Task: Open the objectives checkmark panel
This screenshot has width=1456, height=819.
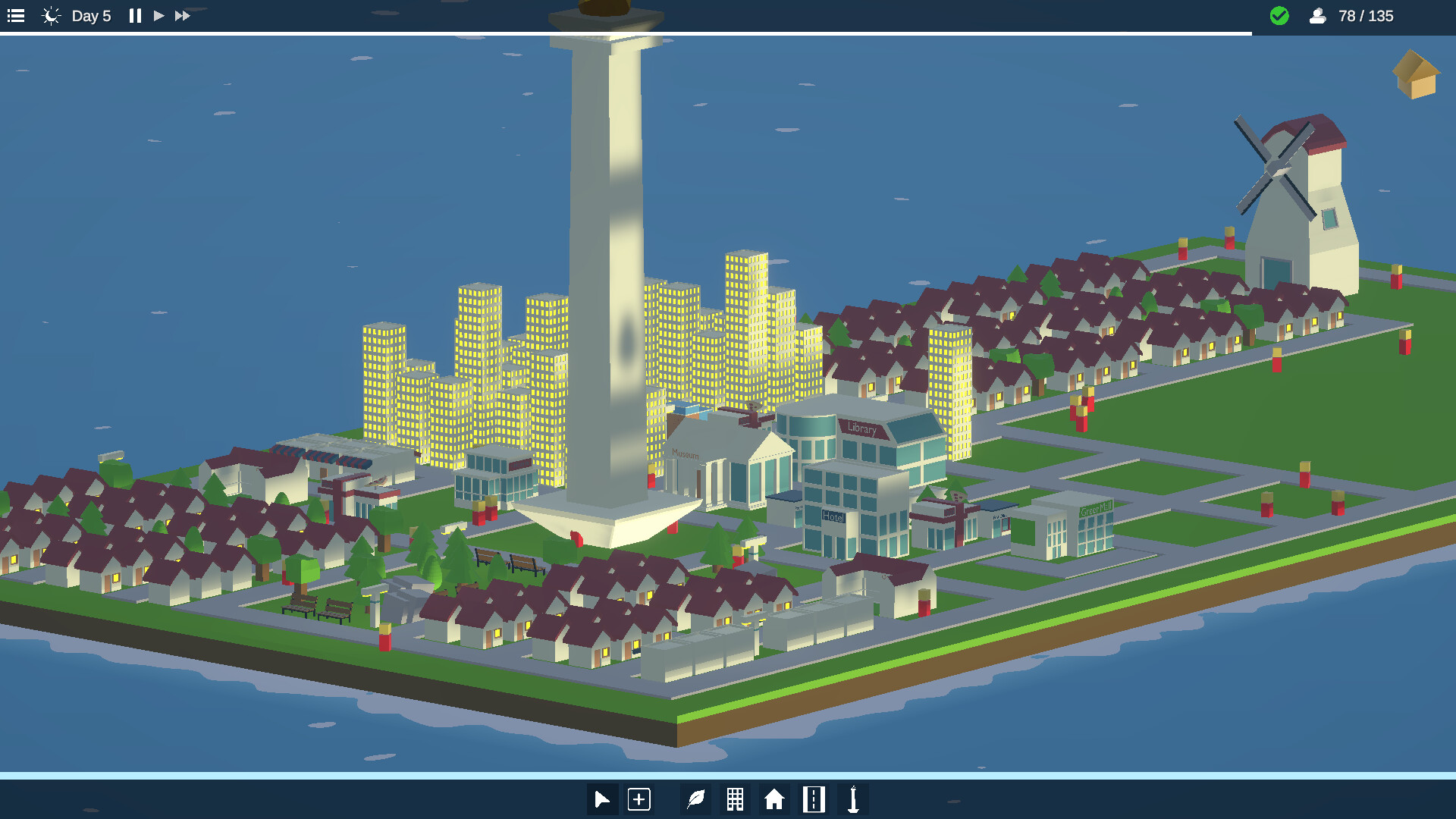Action: 1279,15
